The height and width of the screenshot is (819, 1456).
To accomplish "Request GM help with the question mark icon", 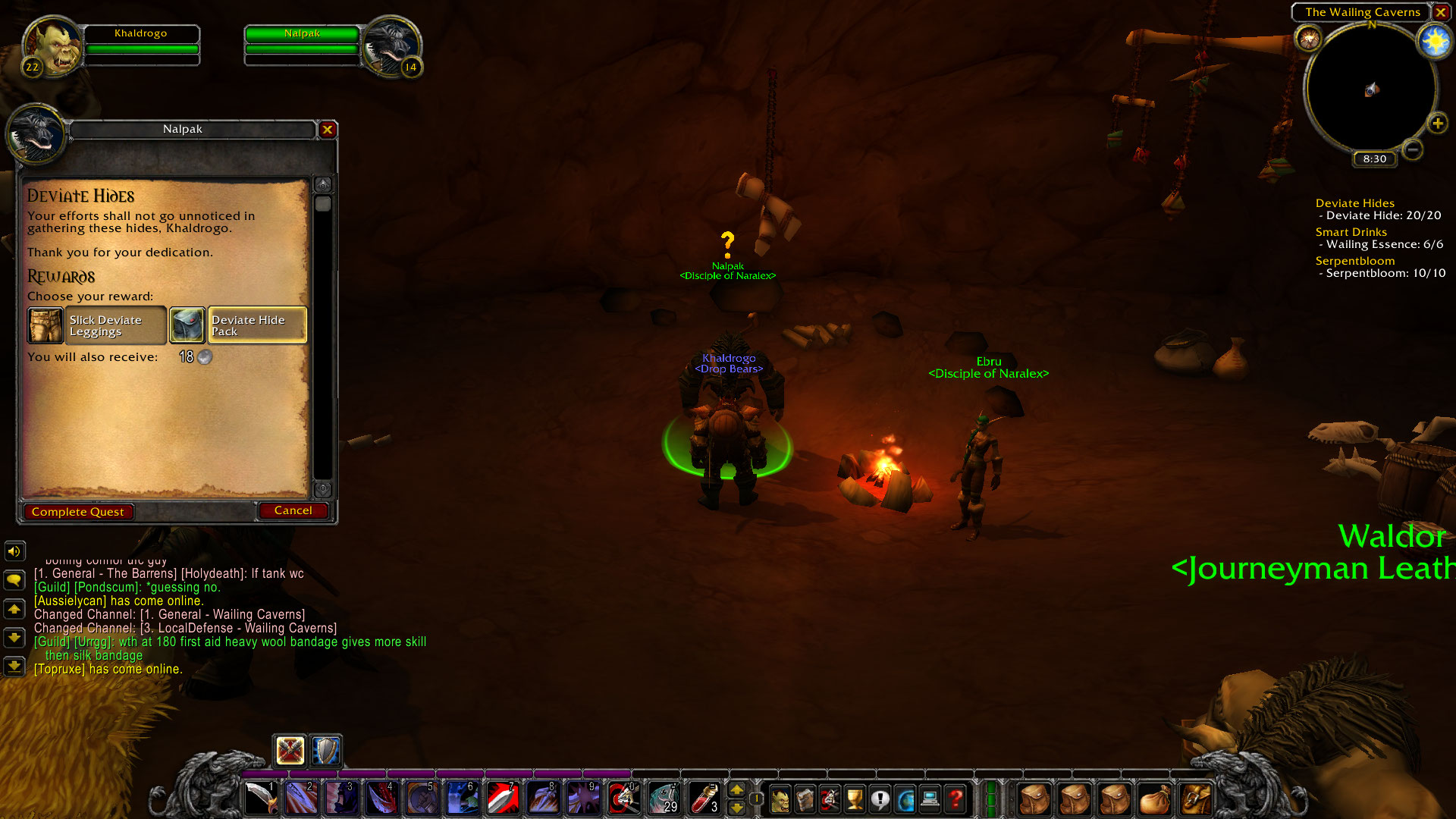I will tap(956, 798).
